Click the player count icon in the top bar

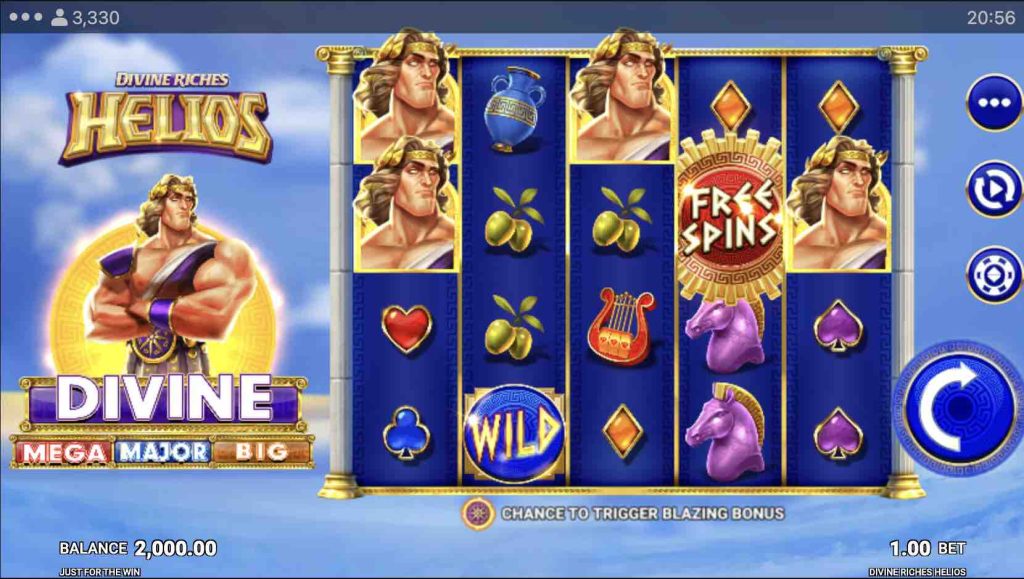pyautogui.click(x=60, y=17)
